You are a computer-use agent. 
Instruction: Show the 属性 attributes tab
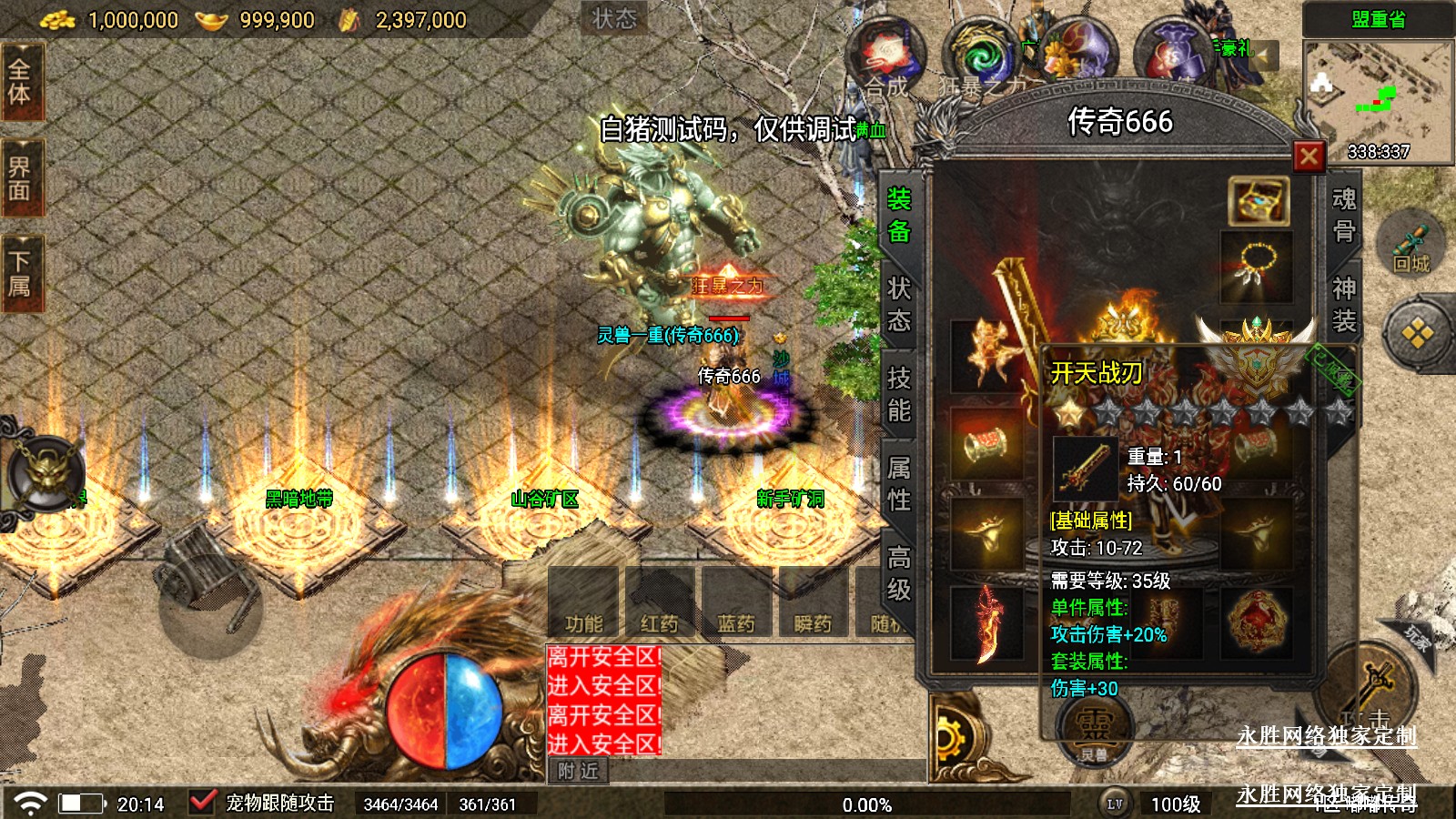point(899,483)
